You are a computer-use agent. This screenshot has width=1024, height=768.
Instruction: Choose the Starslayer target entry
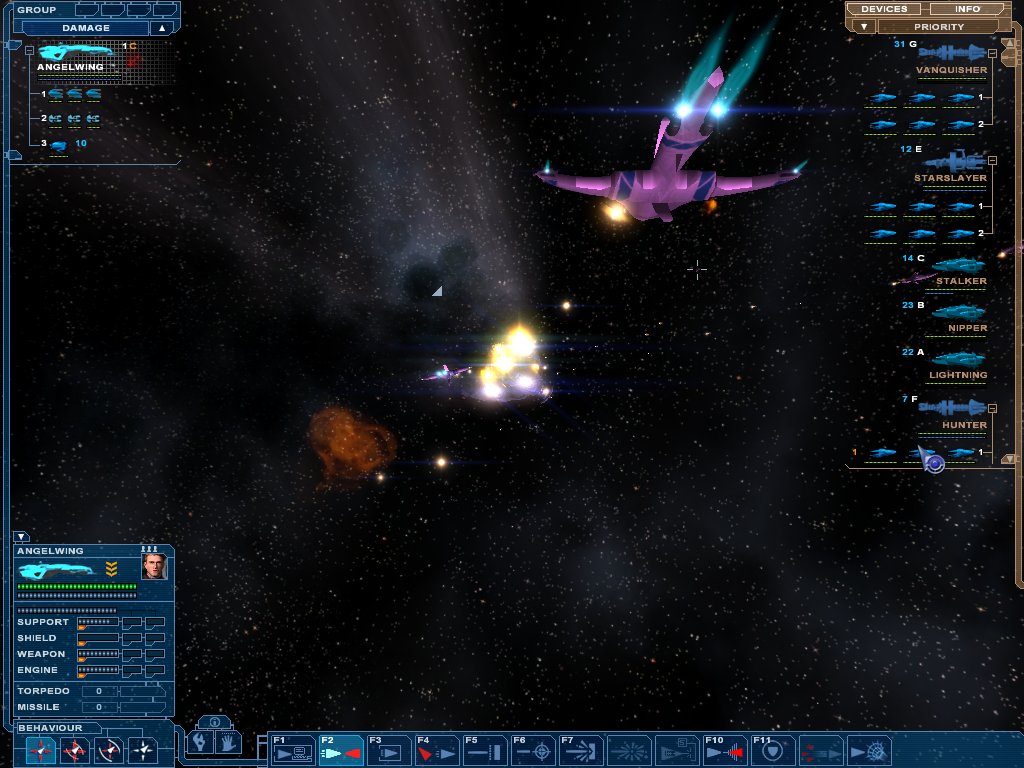[955, 161]
